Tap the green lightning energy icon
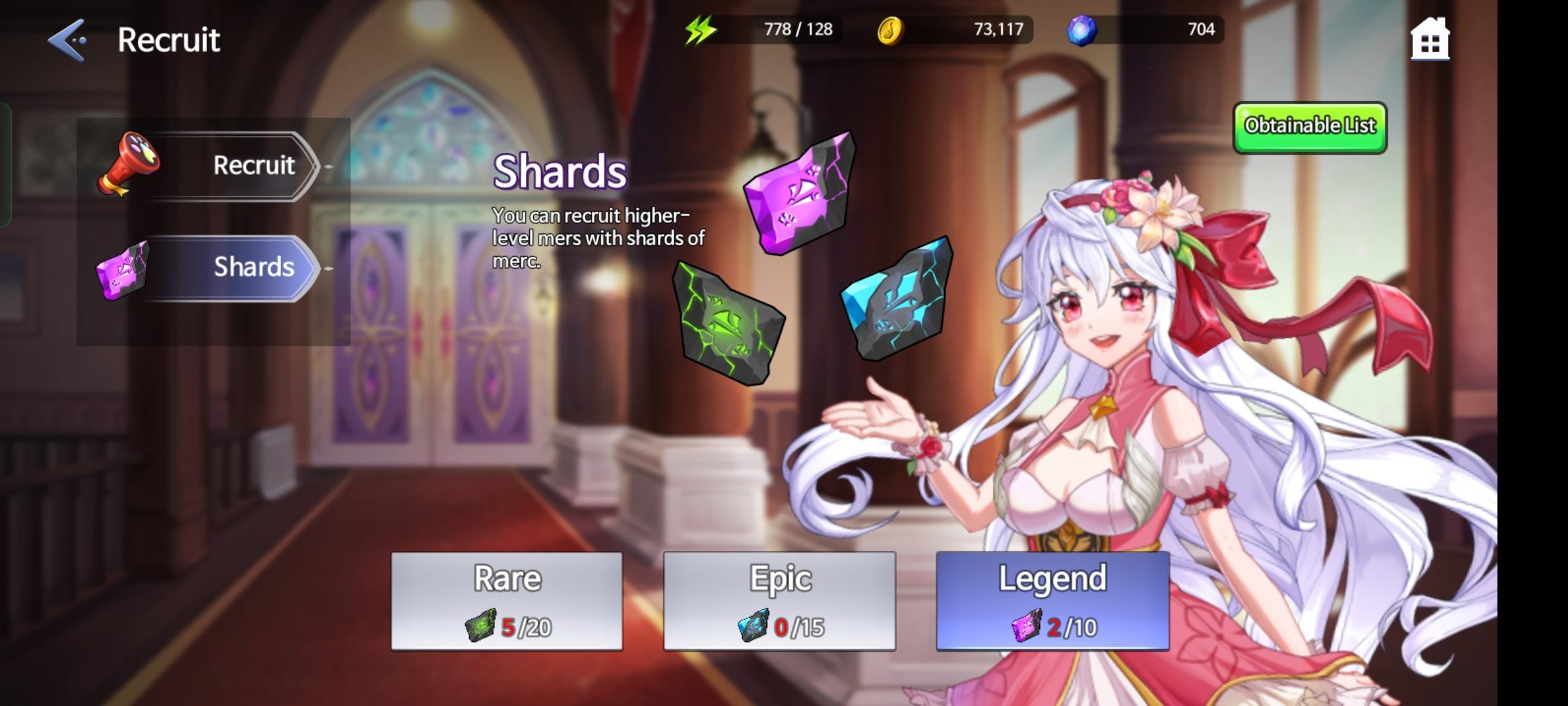1568x706 pixels. point(698,29)
